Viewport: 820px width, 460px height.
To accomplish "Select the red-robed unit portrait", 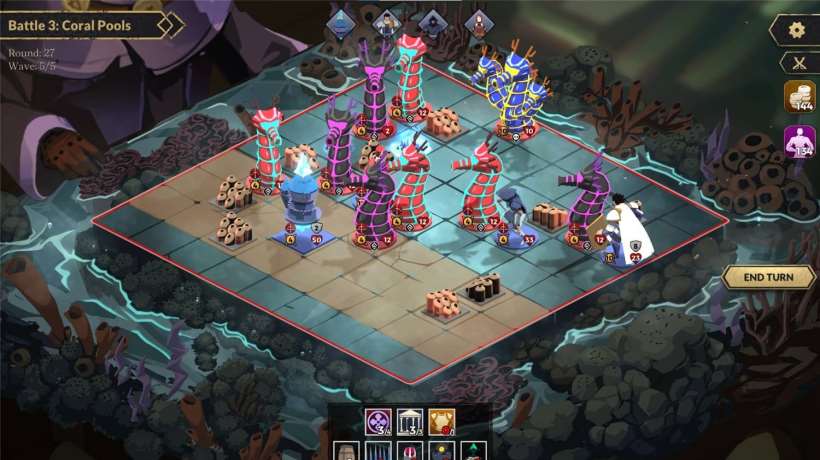I will point(480,22).
